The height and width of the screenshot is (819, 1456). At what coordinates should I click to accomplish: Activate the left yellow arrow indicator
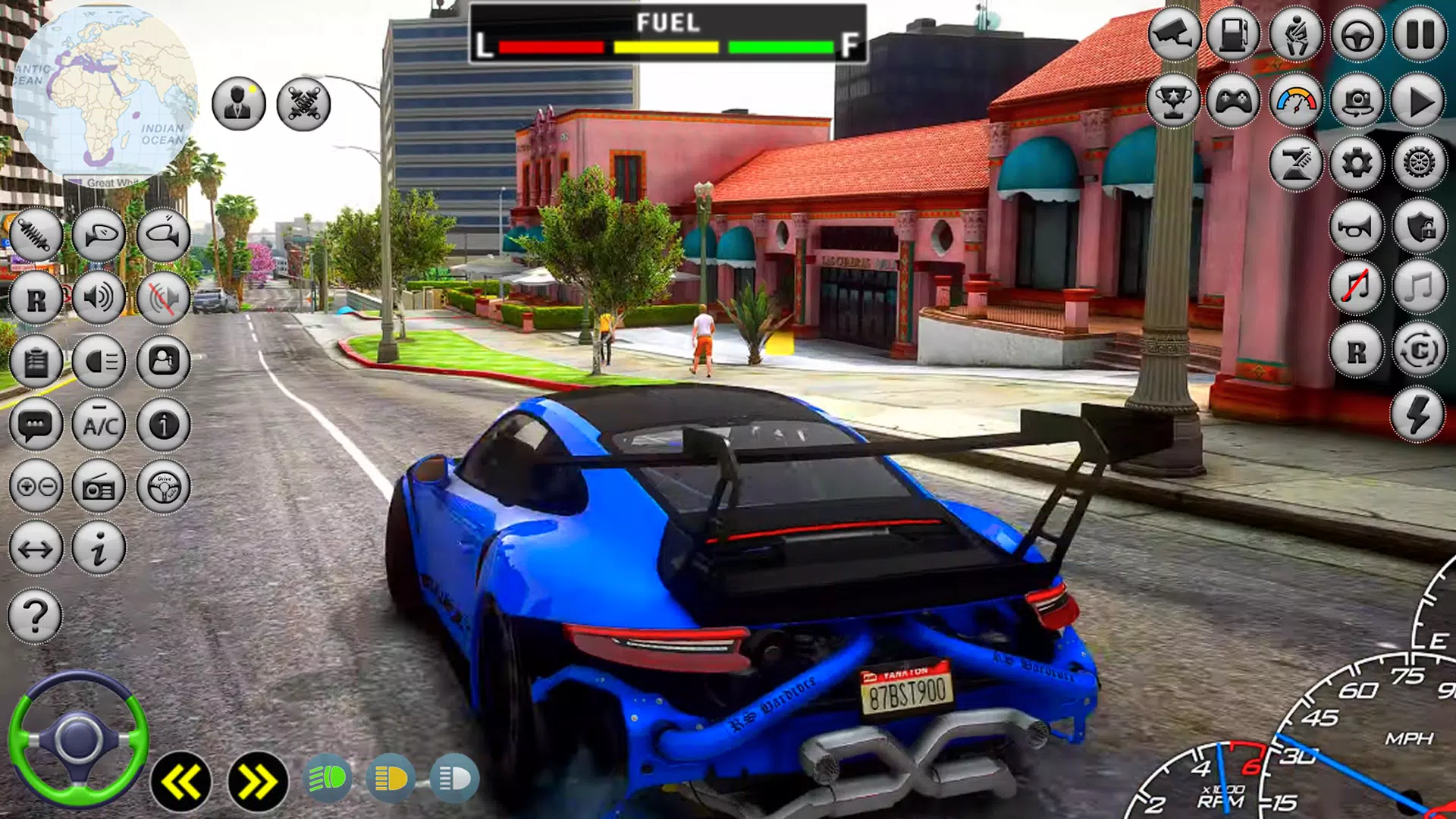180,781
